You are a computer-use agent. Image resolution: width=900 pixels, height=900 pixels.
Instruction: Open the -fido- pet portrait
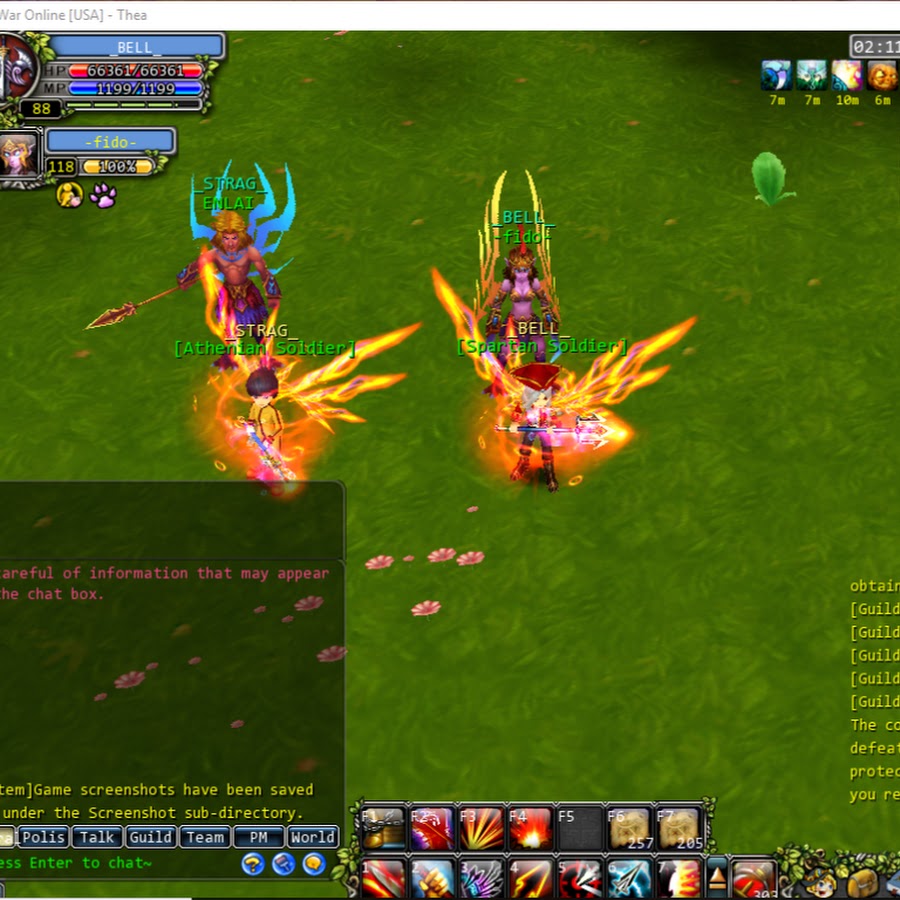pos(18,153)
